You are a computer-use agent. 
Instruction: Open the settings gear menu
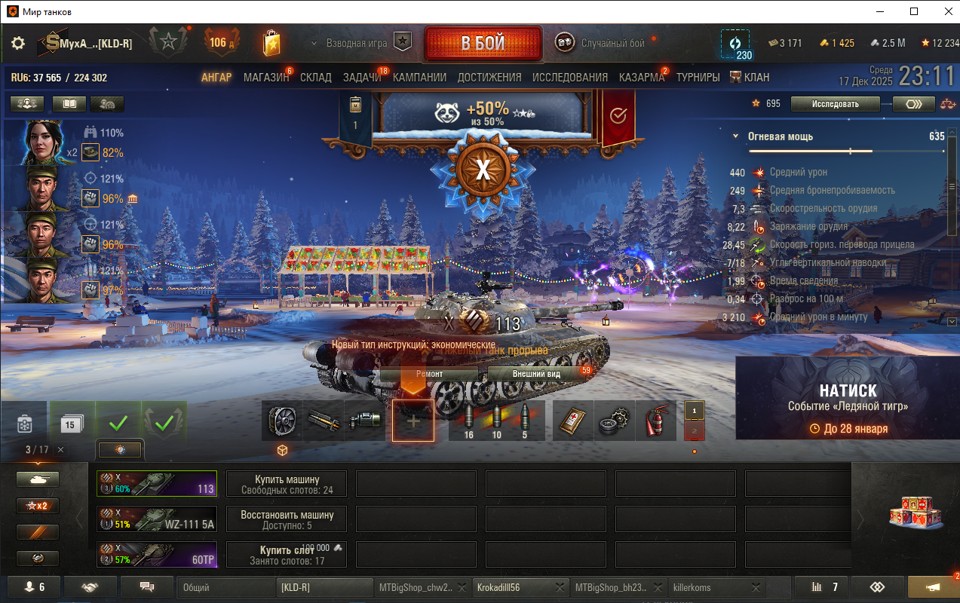(x=17, y=43)
